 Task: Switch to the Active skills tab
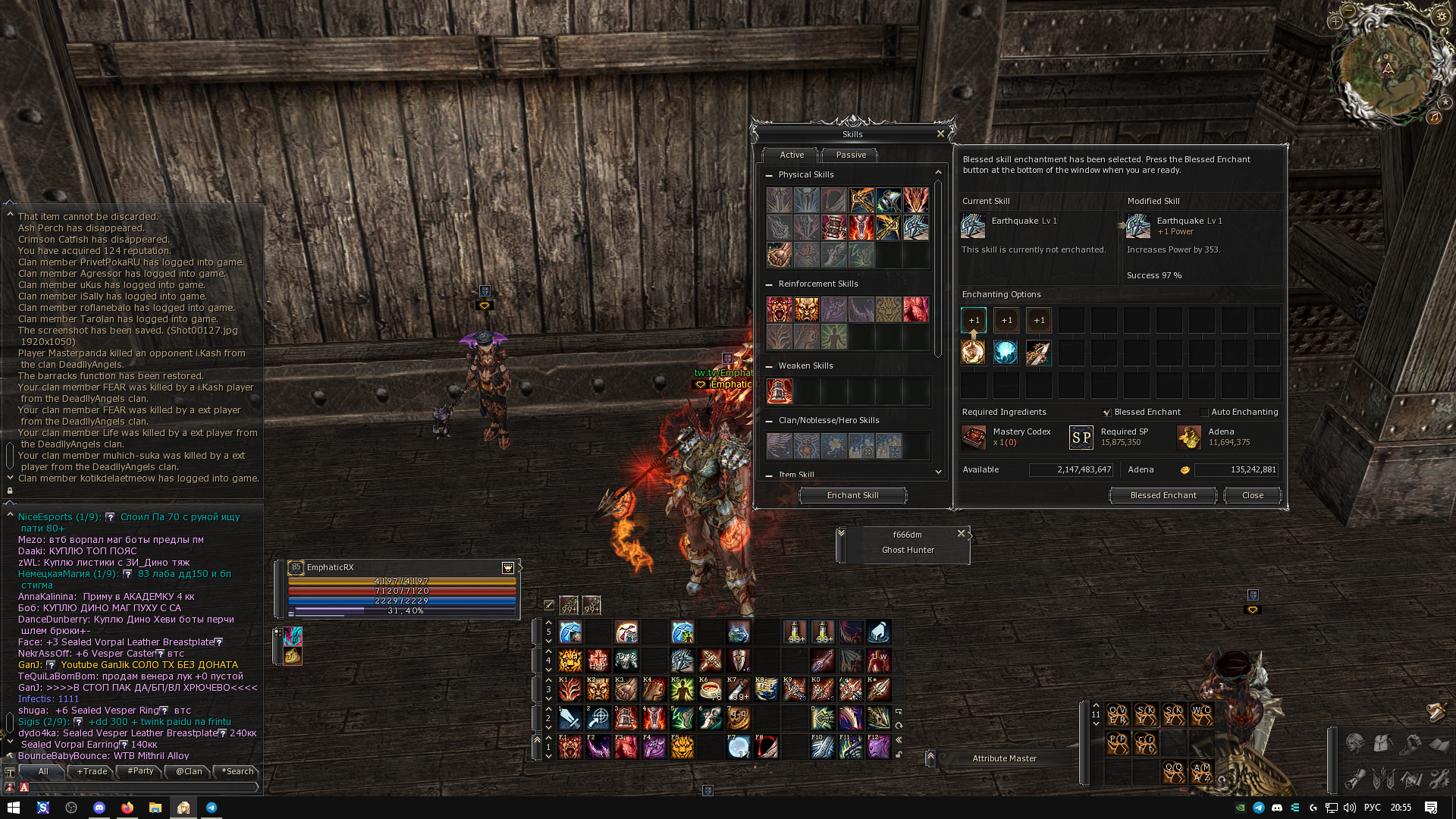point(791,155)
